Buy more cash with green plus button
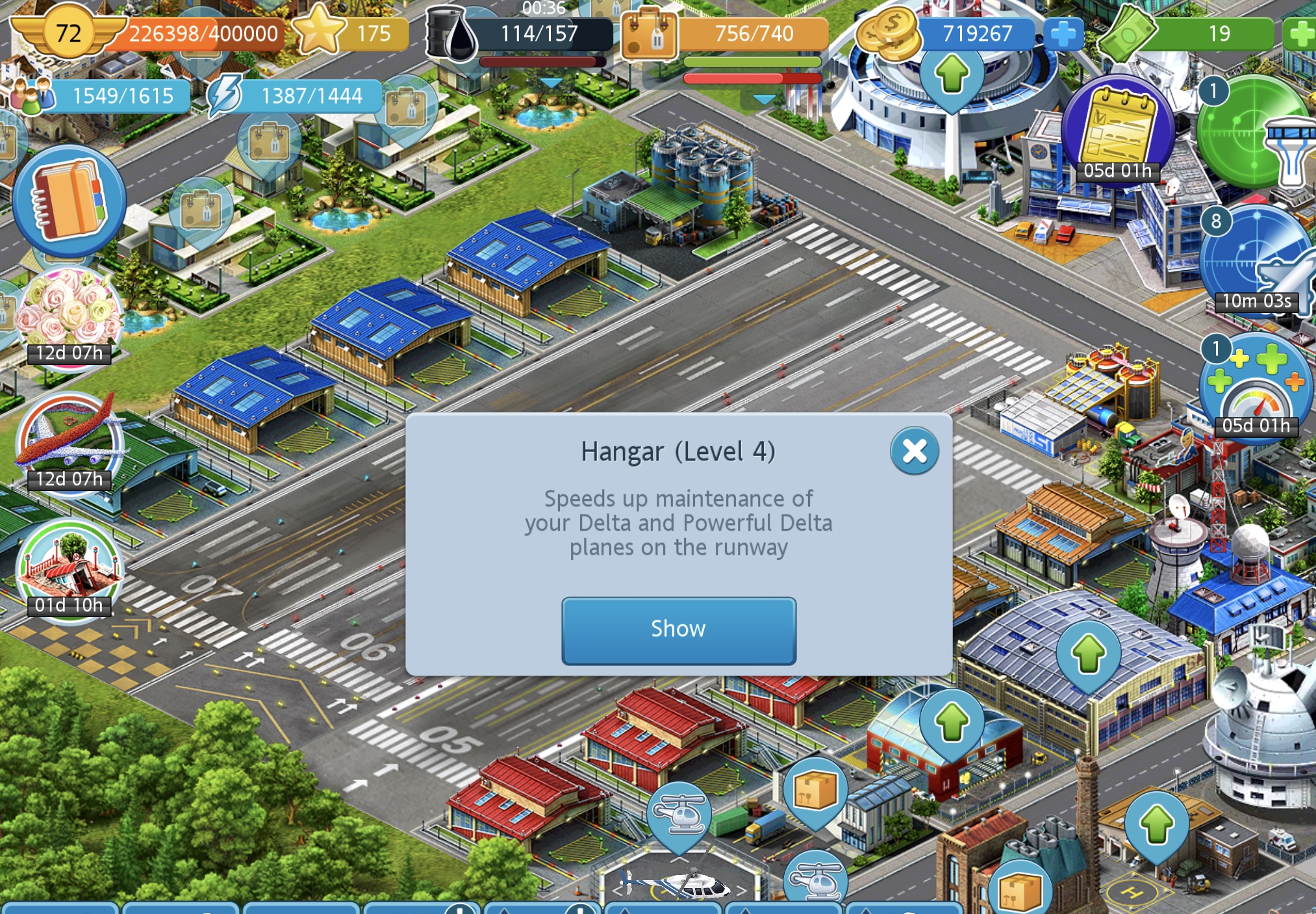Viewport: 1316px width, 914px height. tap(1300, 34)
